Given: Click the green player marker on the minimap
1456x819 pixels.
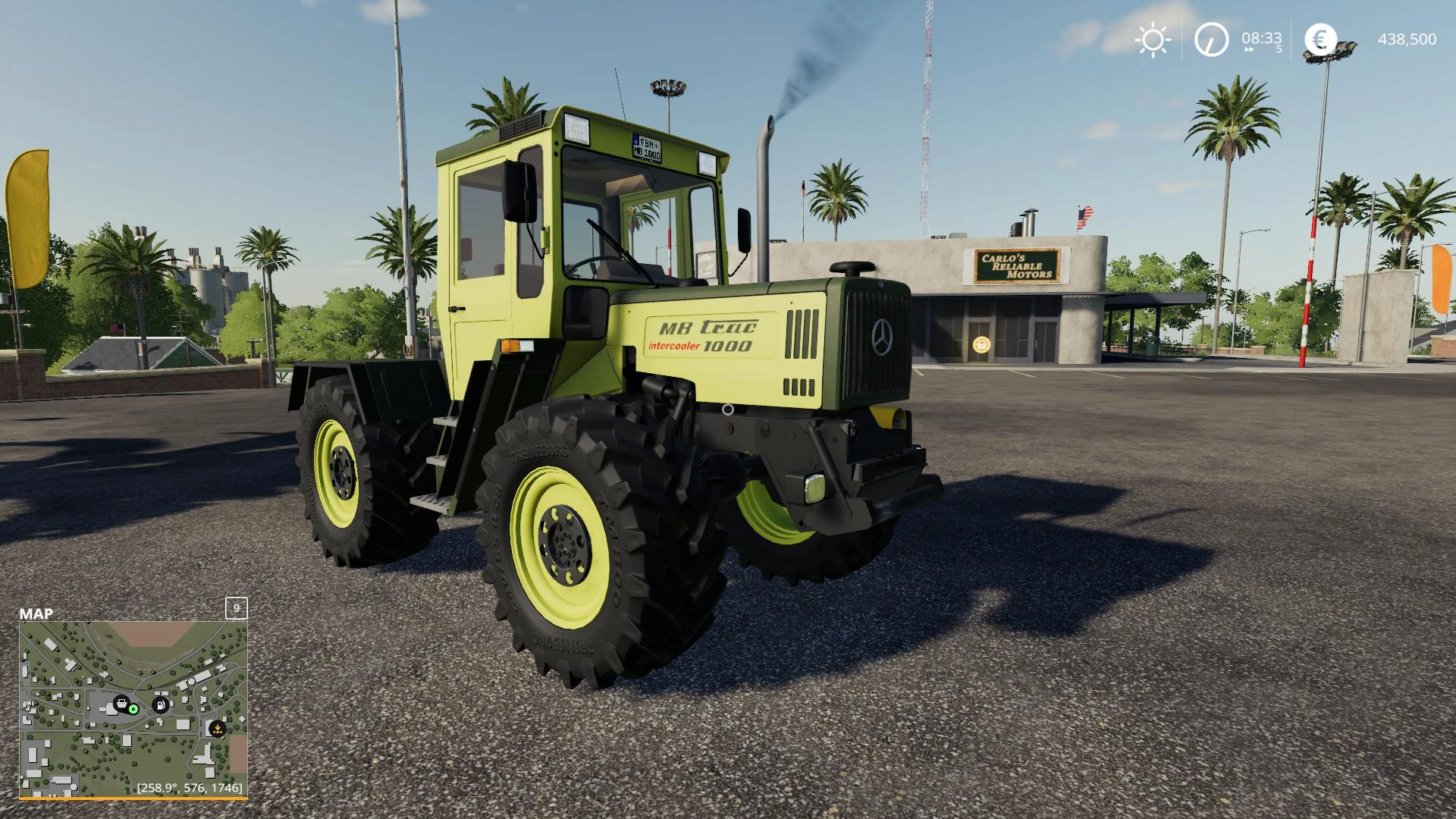Looking at the screenshot, I should pyautogui.click(x=133, y=710).
